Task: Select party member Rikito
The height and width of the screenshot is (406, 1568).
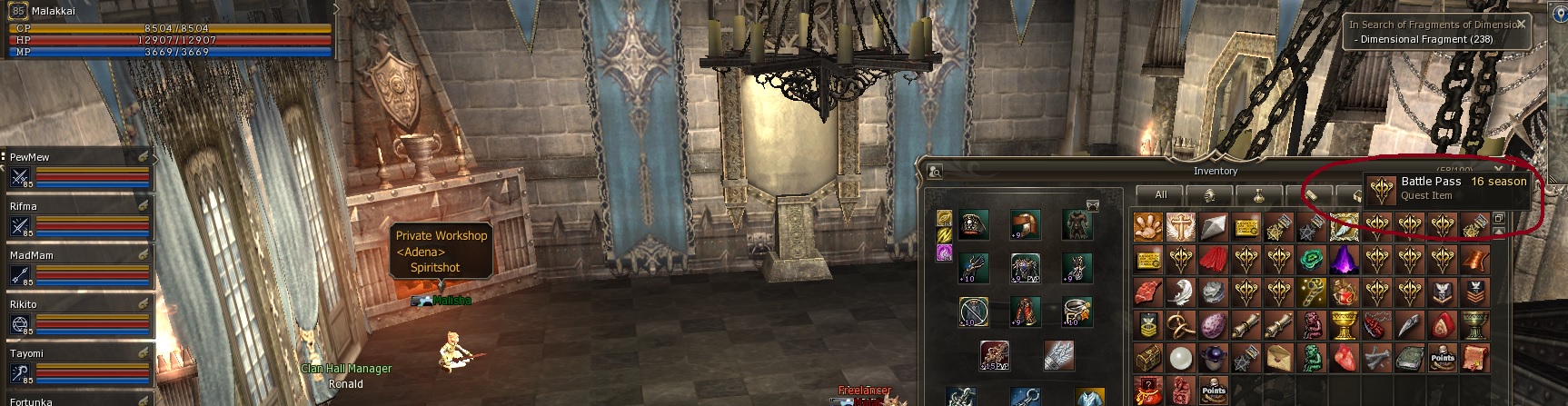Action: 77,316
